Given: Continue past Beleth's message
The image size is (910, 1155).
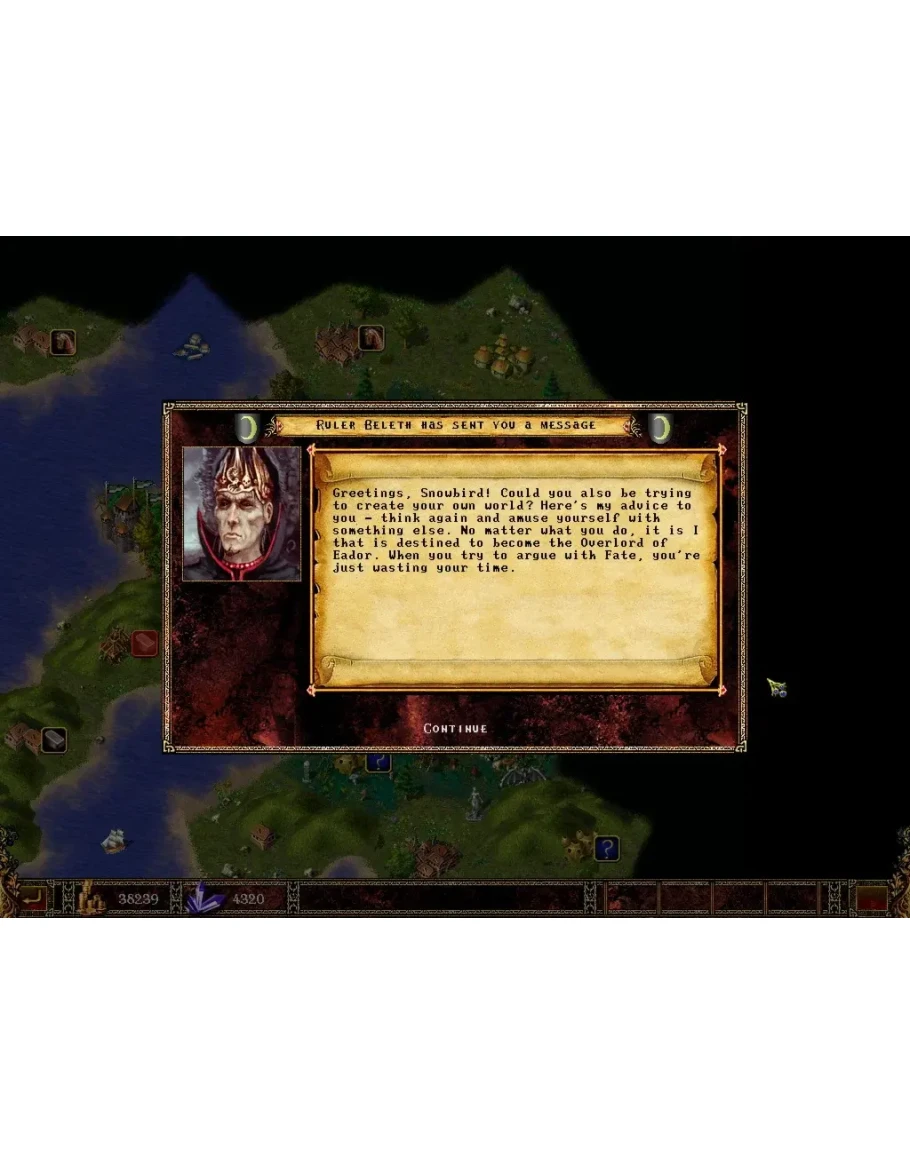Looking at the screenshot, I should point(455,728).
